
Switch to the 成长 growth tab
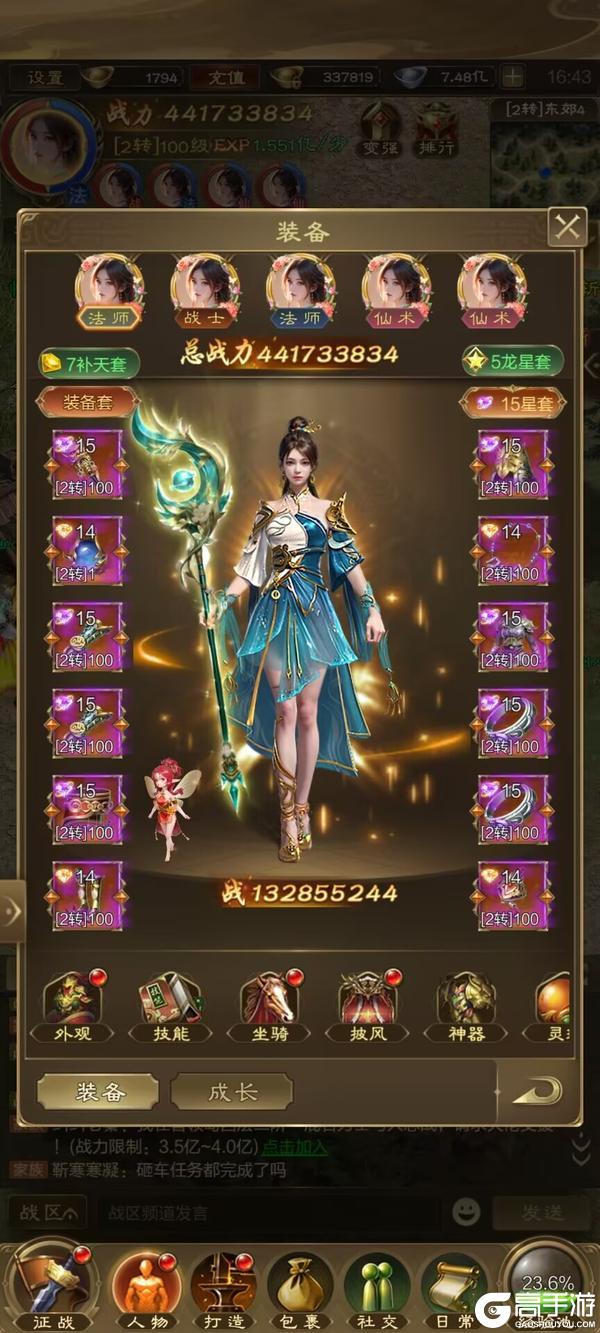232,1092
